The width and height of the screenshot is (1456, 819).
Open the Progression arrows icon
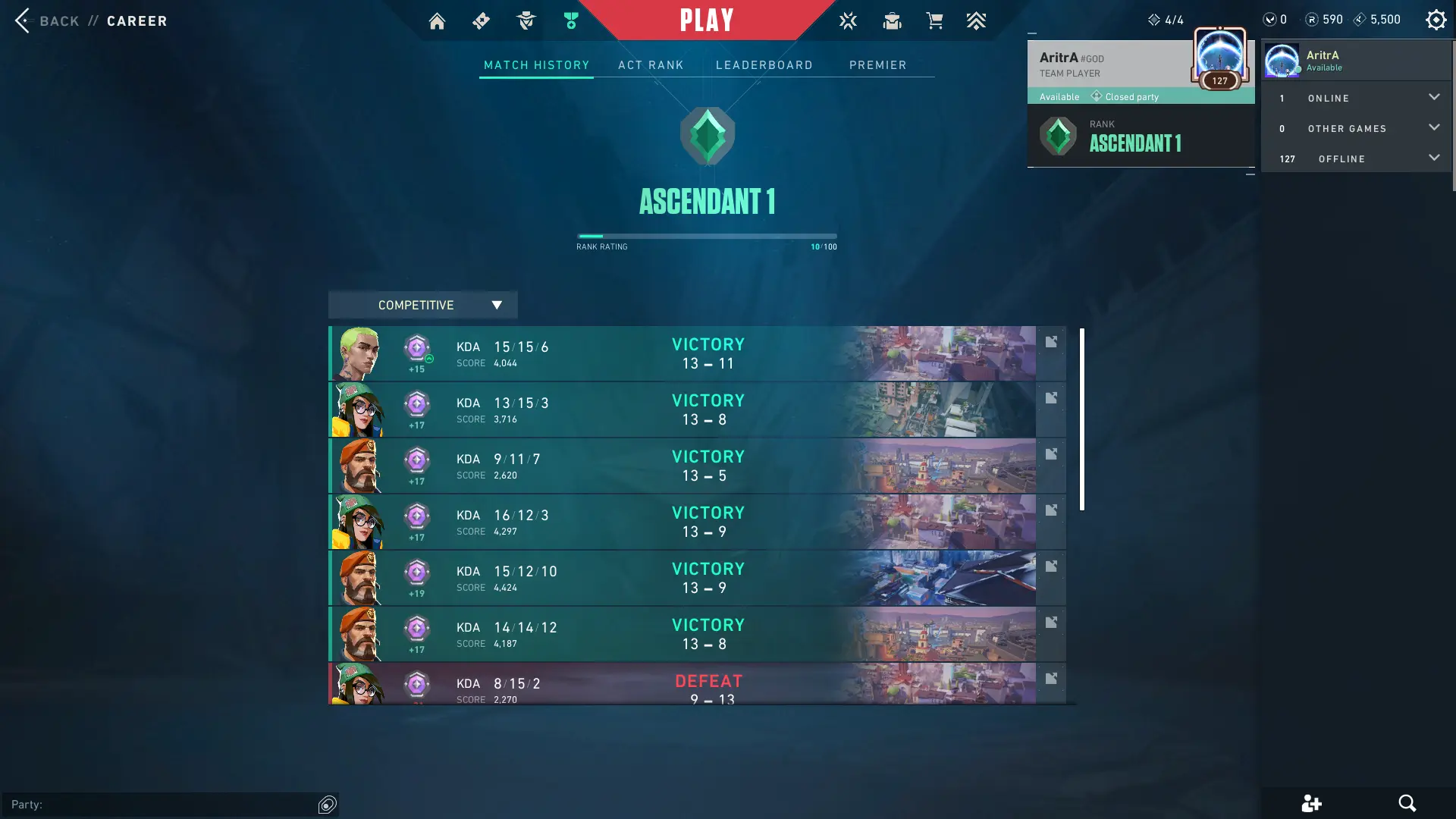pyautogui.click(x=977, y=21)
